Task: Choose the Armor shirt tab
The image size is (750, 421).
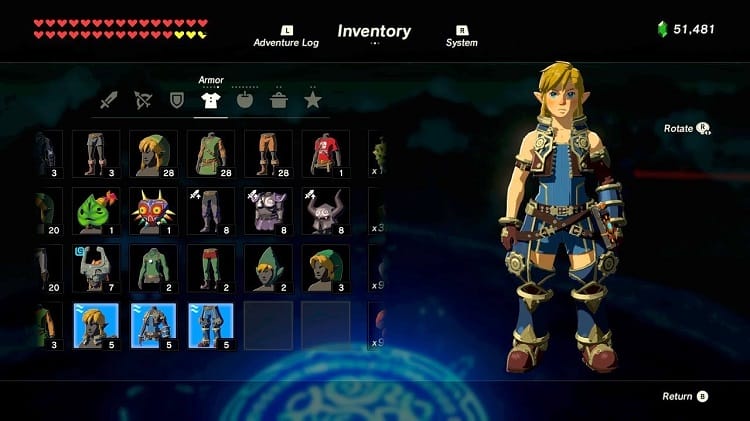Action: click(x=210, y=100)
